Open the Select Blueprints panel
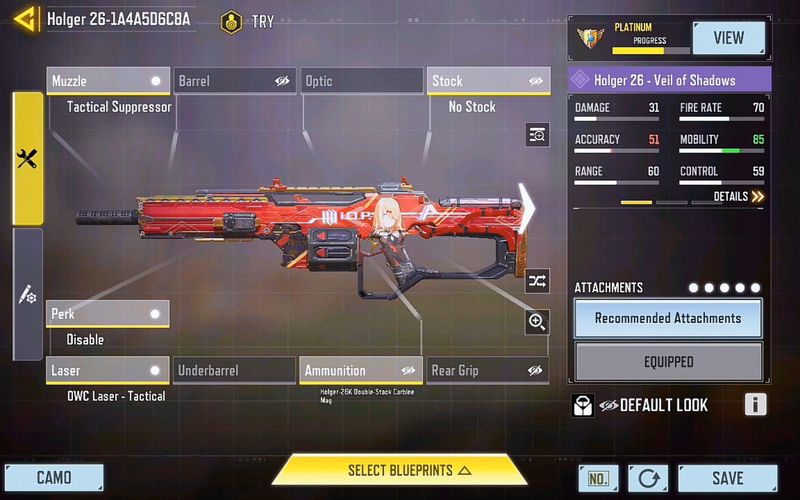Image resolution: width=800 pixels, height=500 pixels. [x=400, y=470]
